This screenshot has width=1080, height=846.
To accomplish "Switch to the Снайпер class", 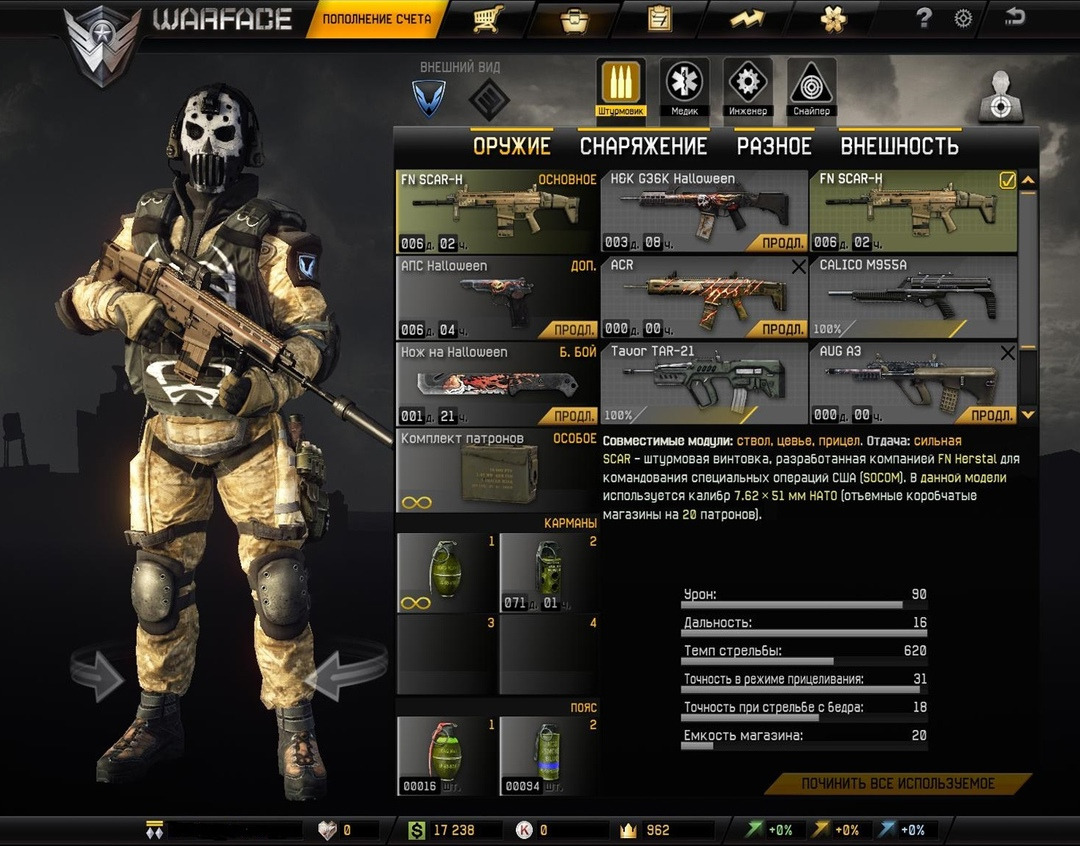I will pyautogui.click(x=811, y=87).
